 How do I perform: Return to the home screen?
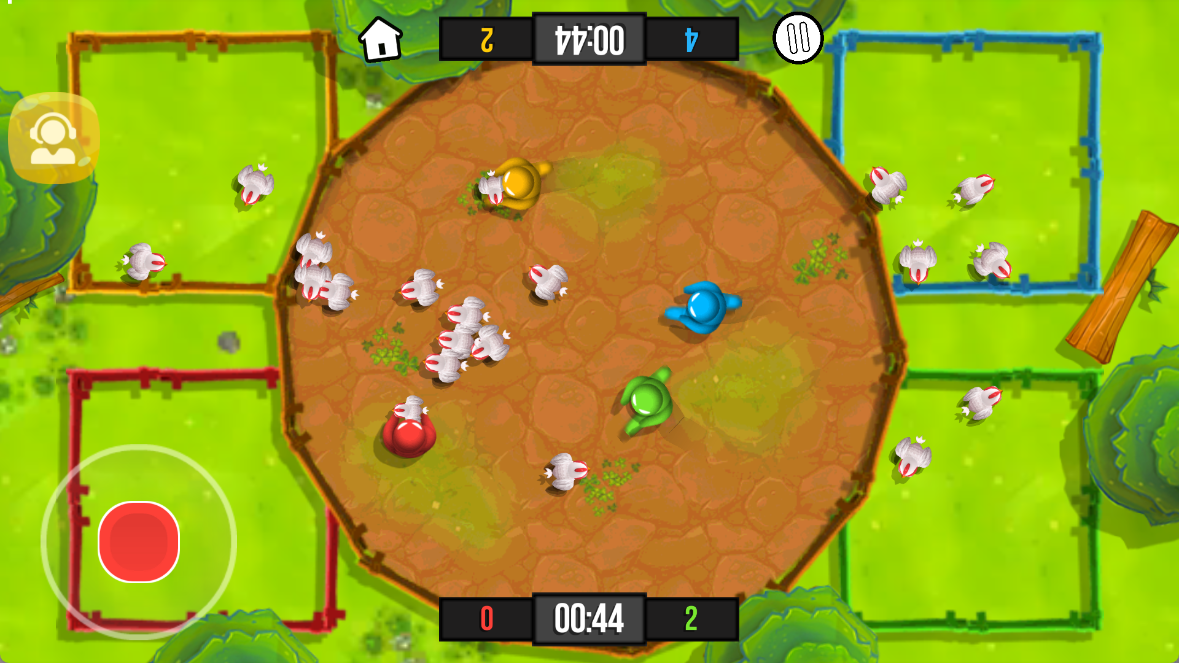380,40
